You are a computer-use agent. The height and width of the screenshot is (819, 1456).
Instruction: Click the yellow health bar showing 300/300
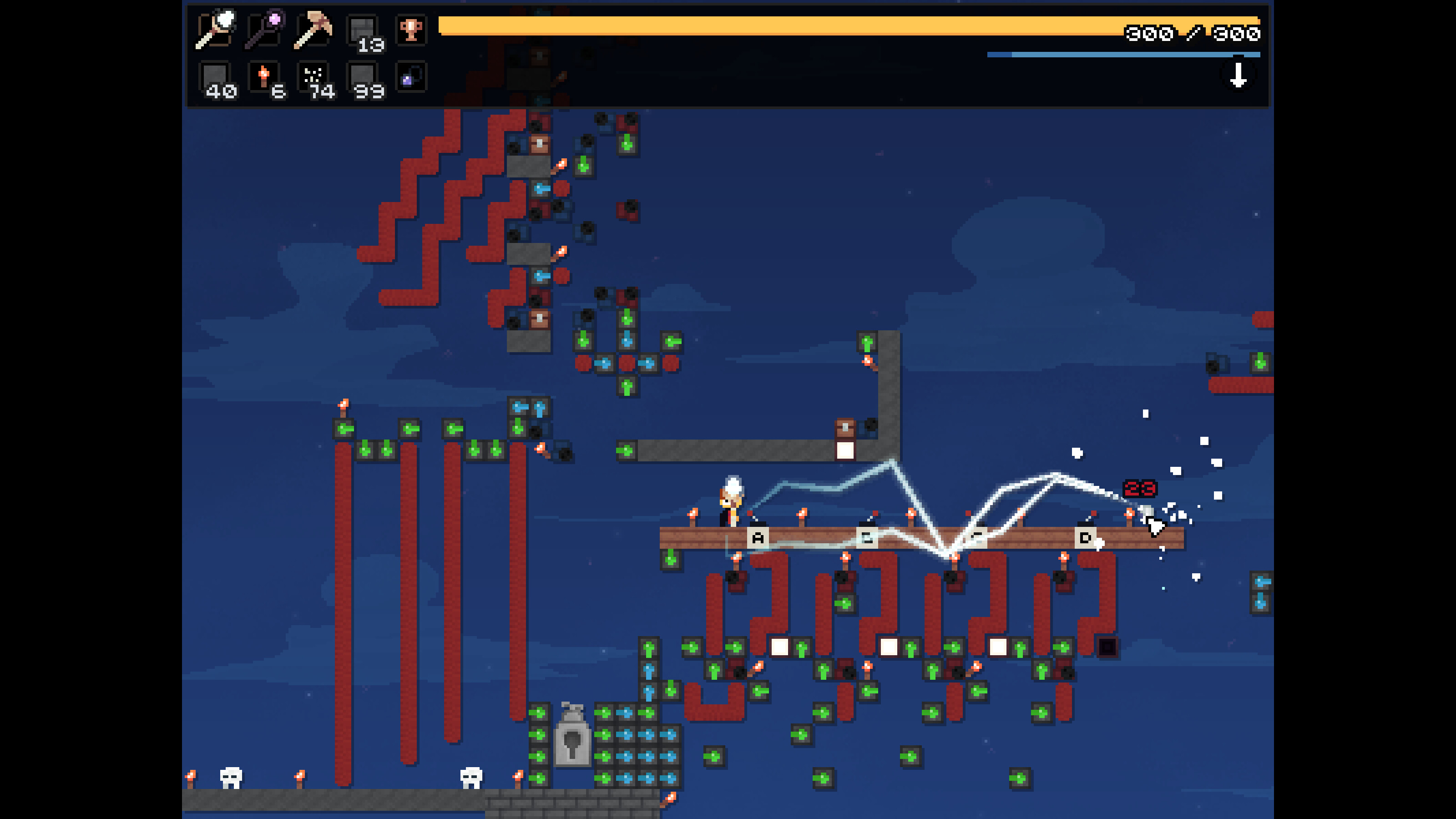[848, 25]
